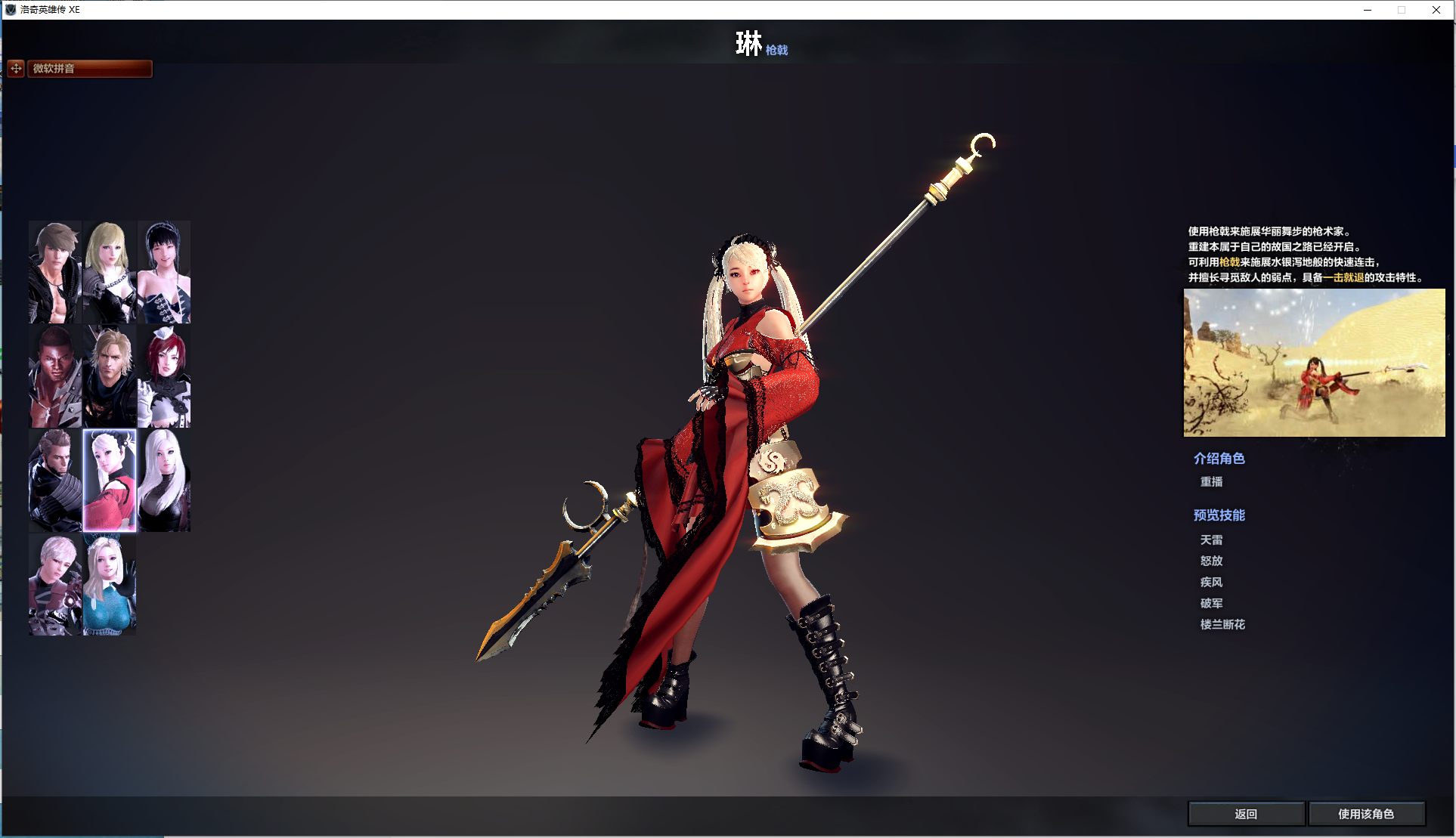Select the black-haired woman portrait
1456x838 pixels.
tap(164, 272)
